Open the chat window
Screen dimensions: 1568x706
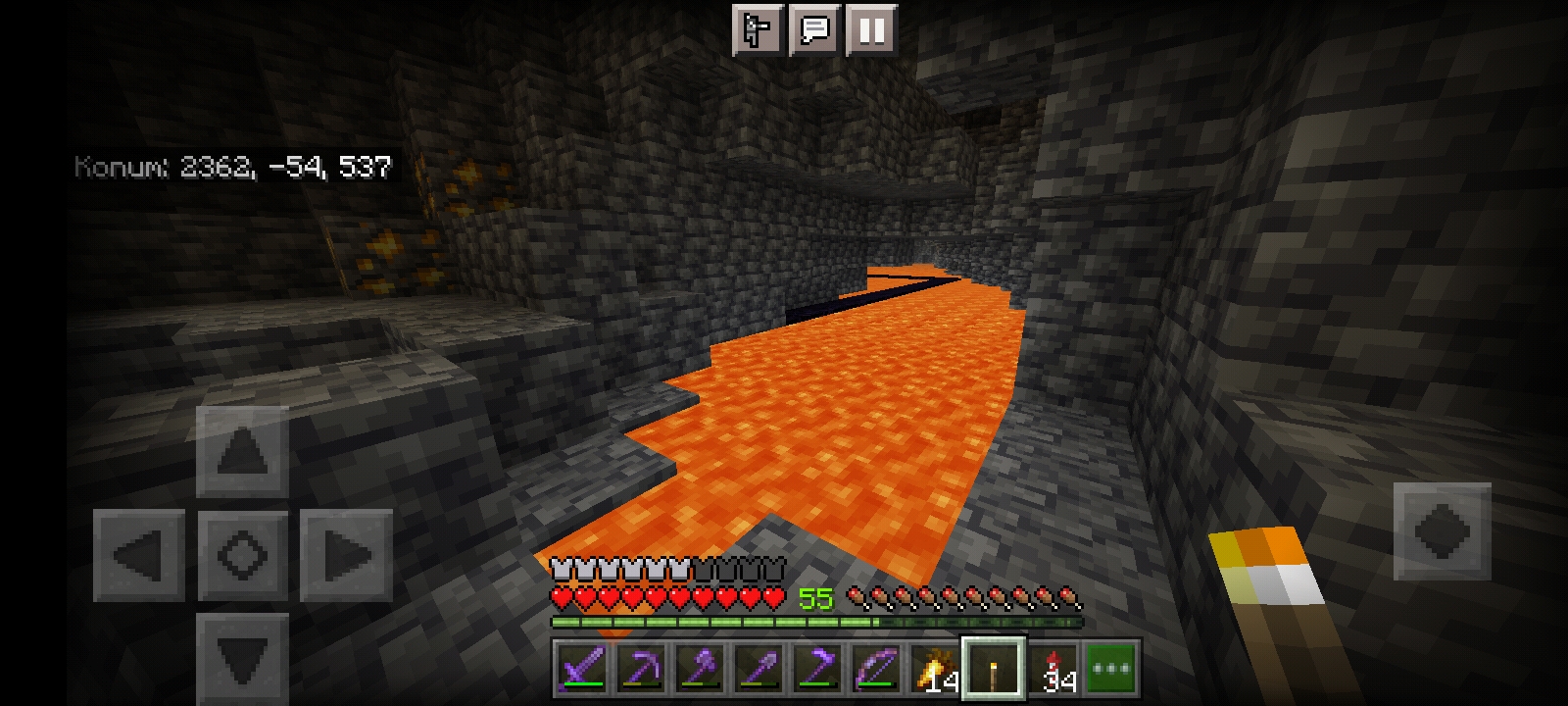coord(814,30)
